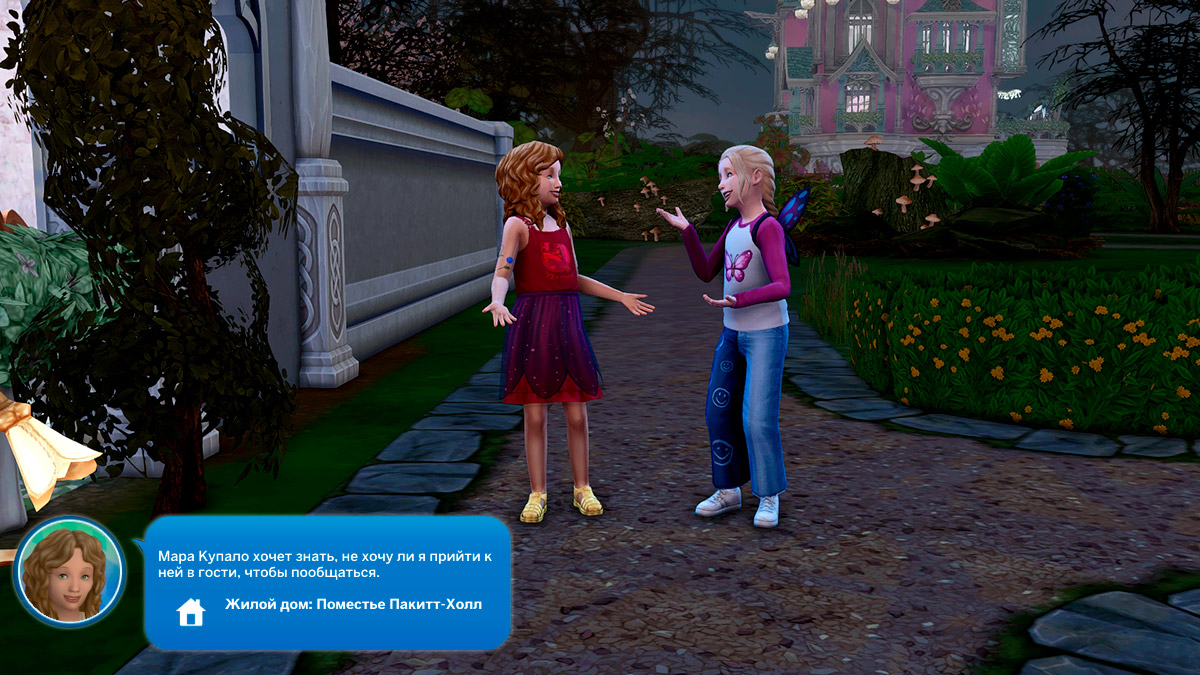Click the curly-haired girl's portrait
The image size is (1200, 675).
click(x=68, y=572)
